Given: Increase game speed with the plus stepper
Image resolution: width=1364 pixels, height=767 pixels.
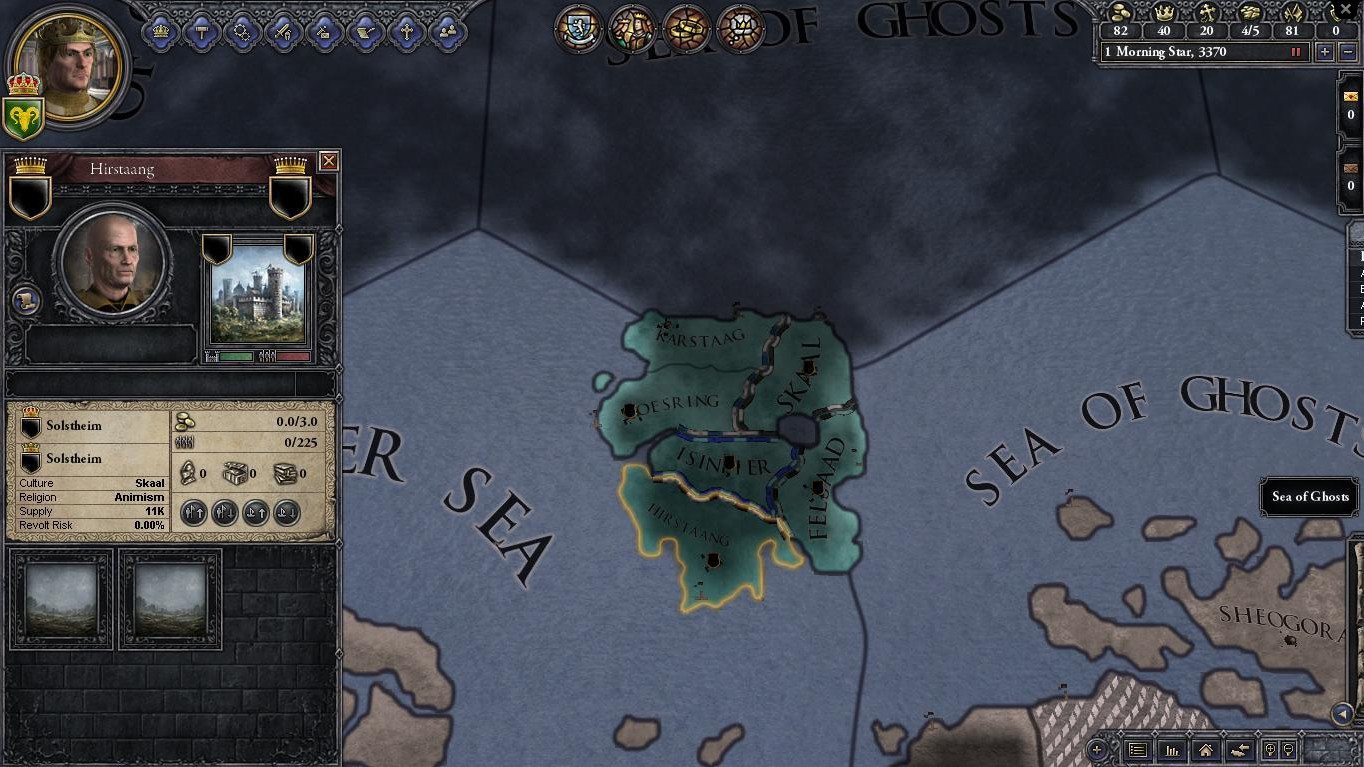Looking at the screenshot, I should (1324, 51).
